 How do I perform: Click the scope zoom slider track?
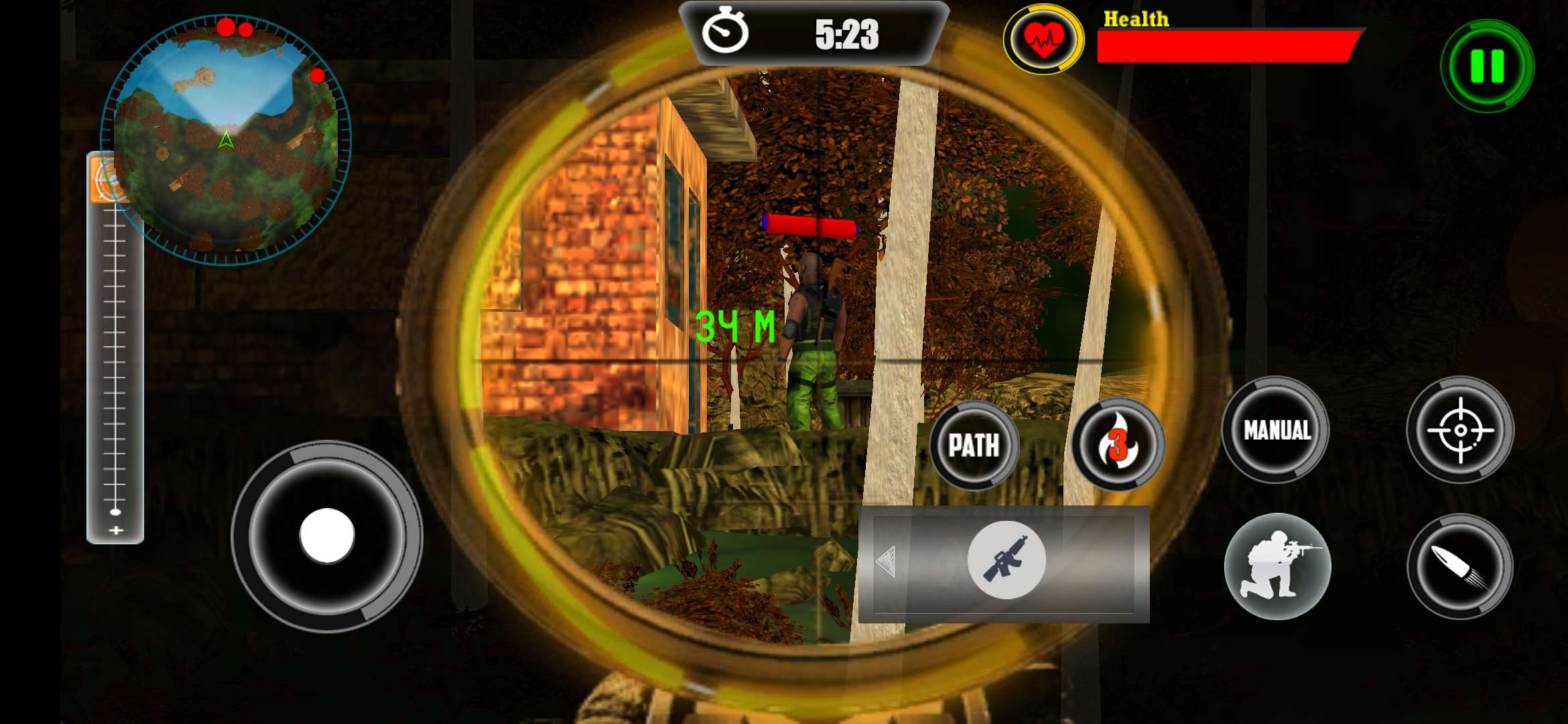click(x=115, y=362)
